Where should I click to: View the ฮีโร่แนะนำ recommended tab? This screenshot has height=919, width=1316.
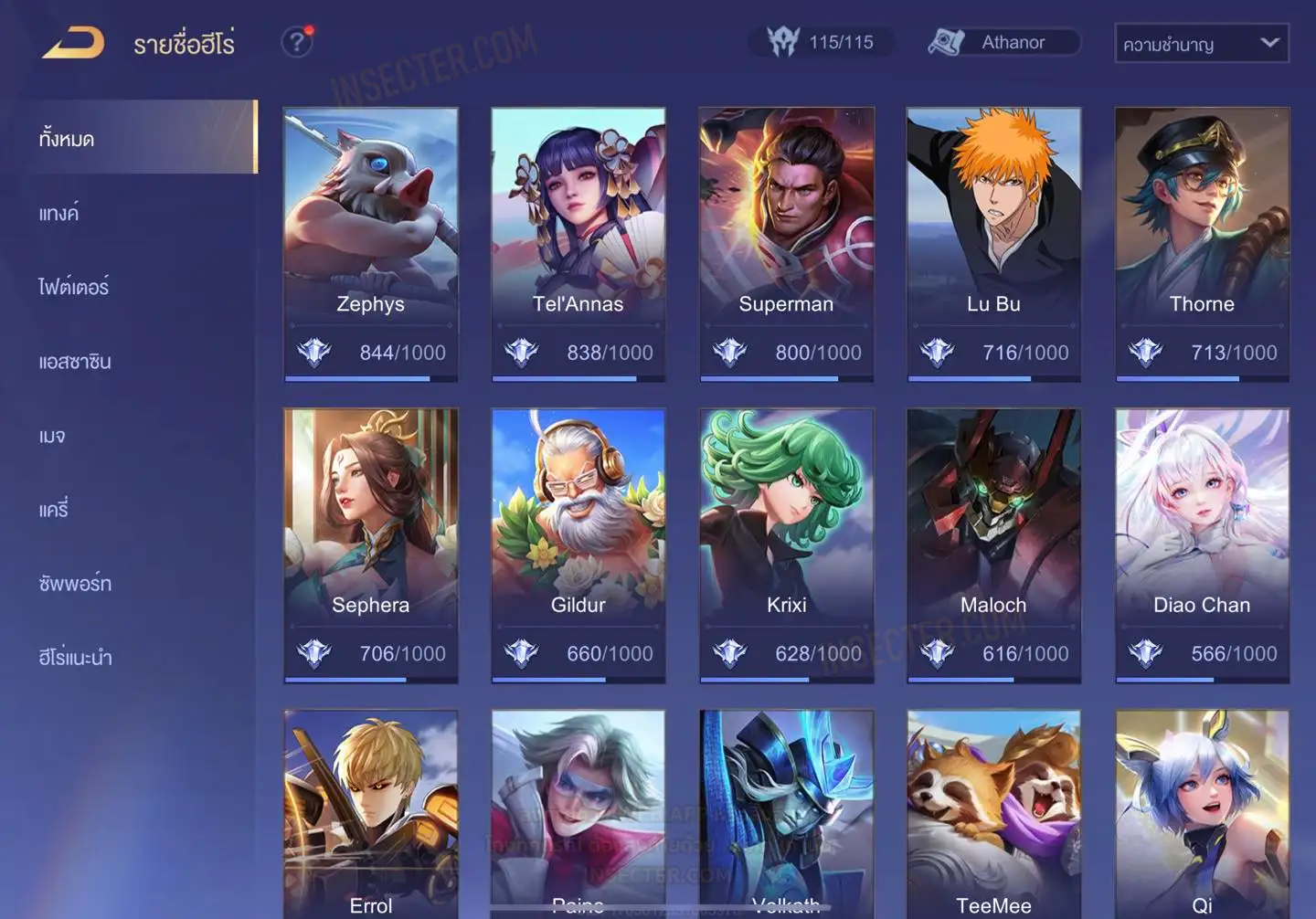(75, 658)
